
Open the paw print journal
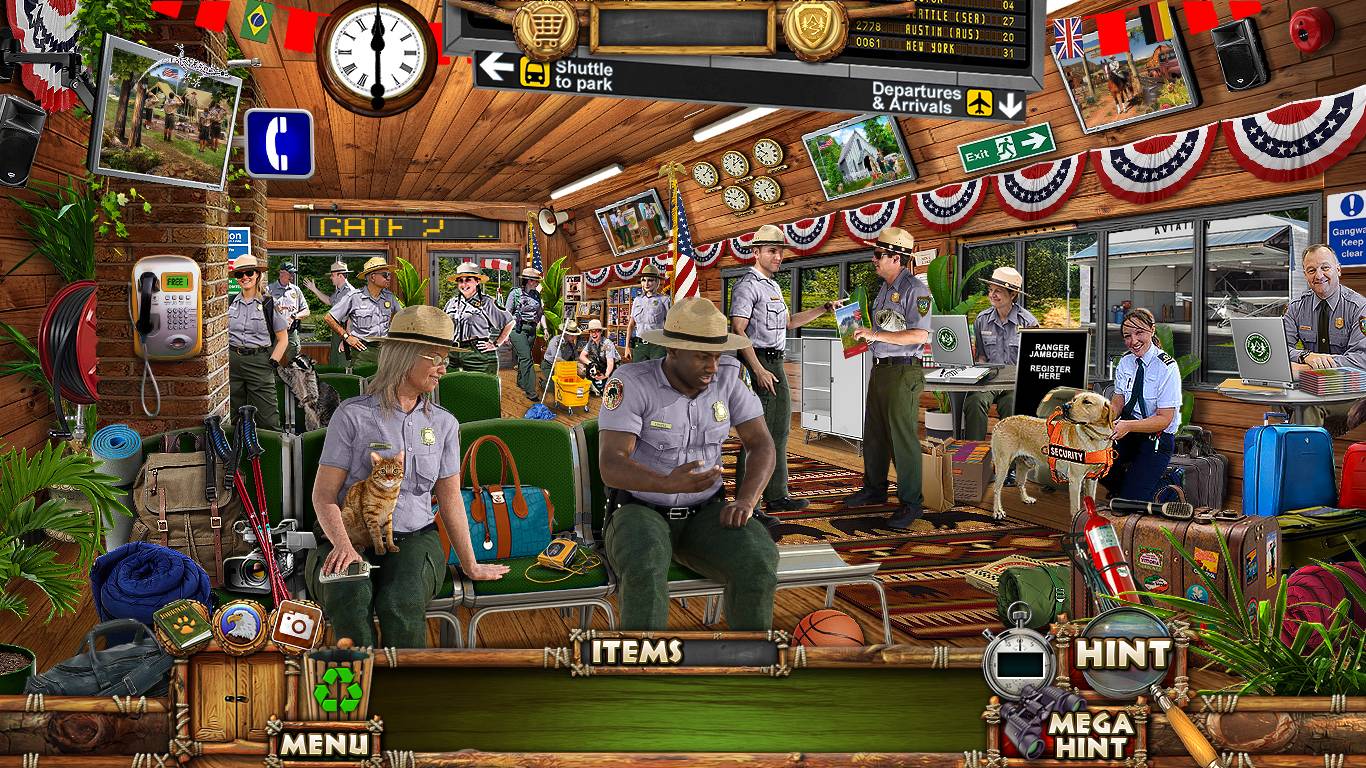click(x=183, y=624)
